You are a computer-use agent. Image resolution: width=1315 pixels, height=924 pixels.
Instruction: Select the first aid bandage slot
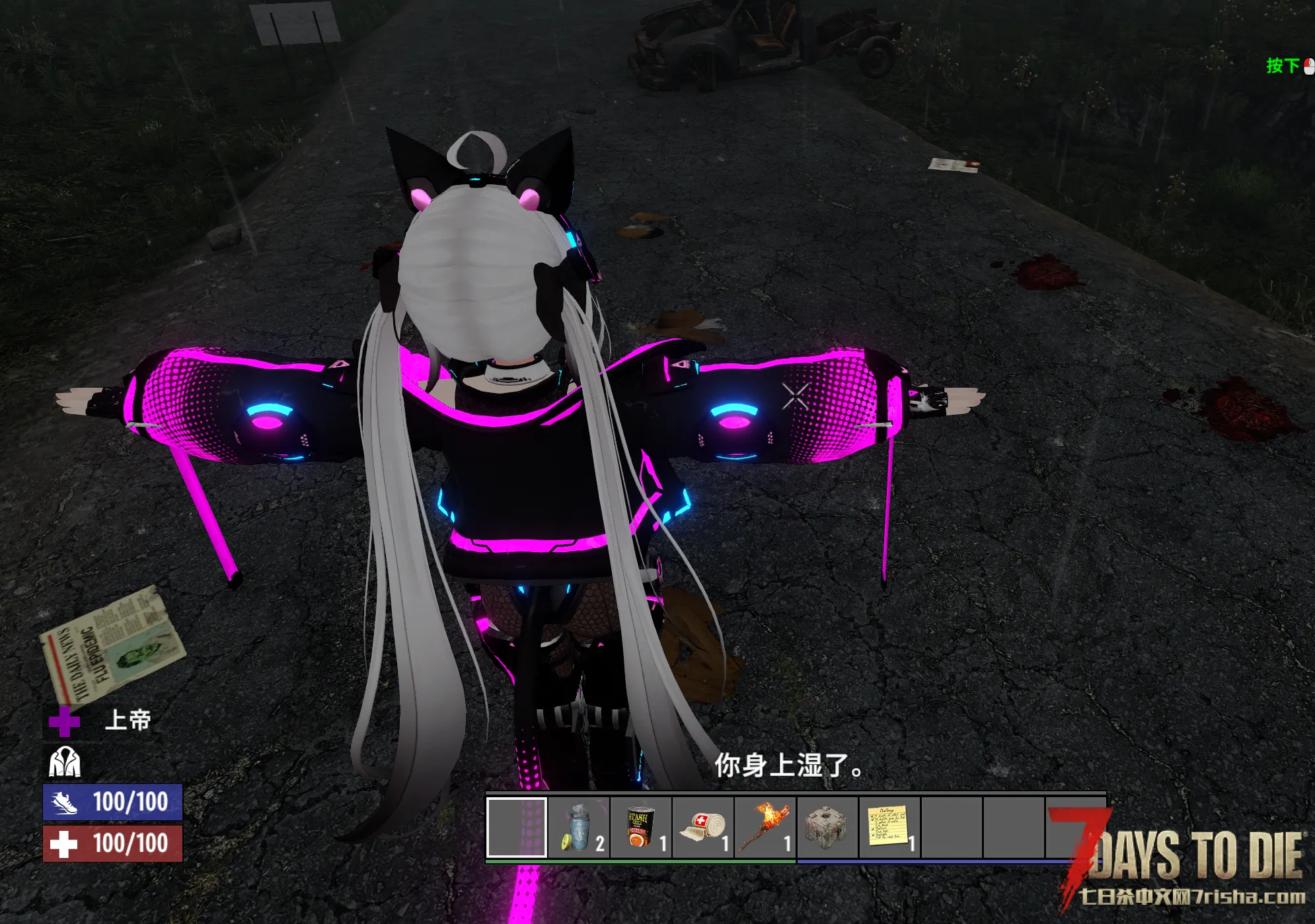click(702, 828)
